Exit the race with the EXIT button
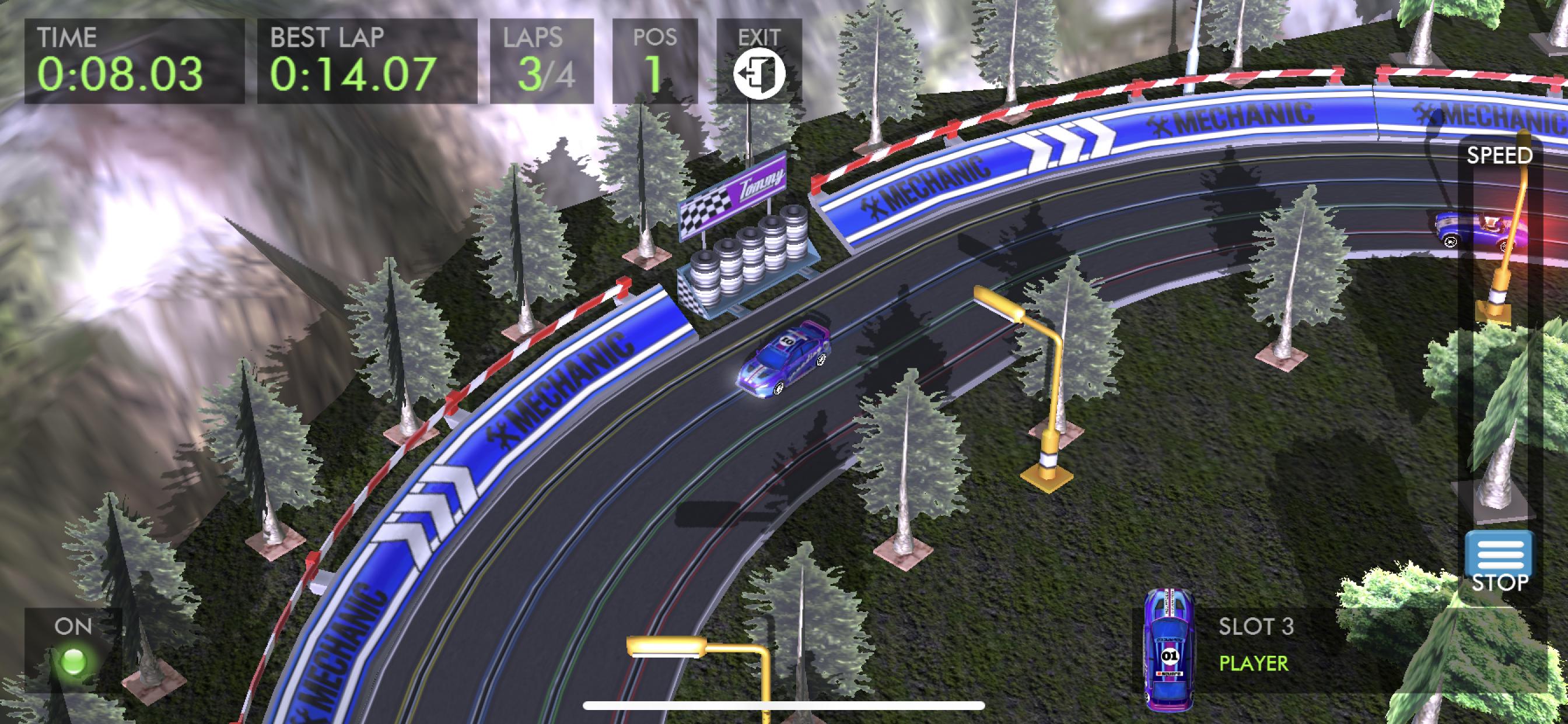Screen dimensions: 1568x724 pos(758,72)
